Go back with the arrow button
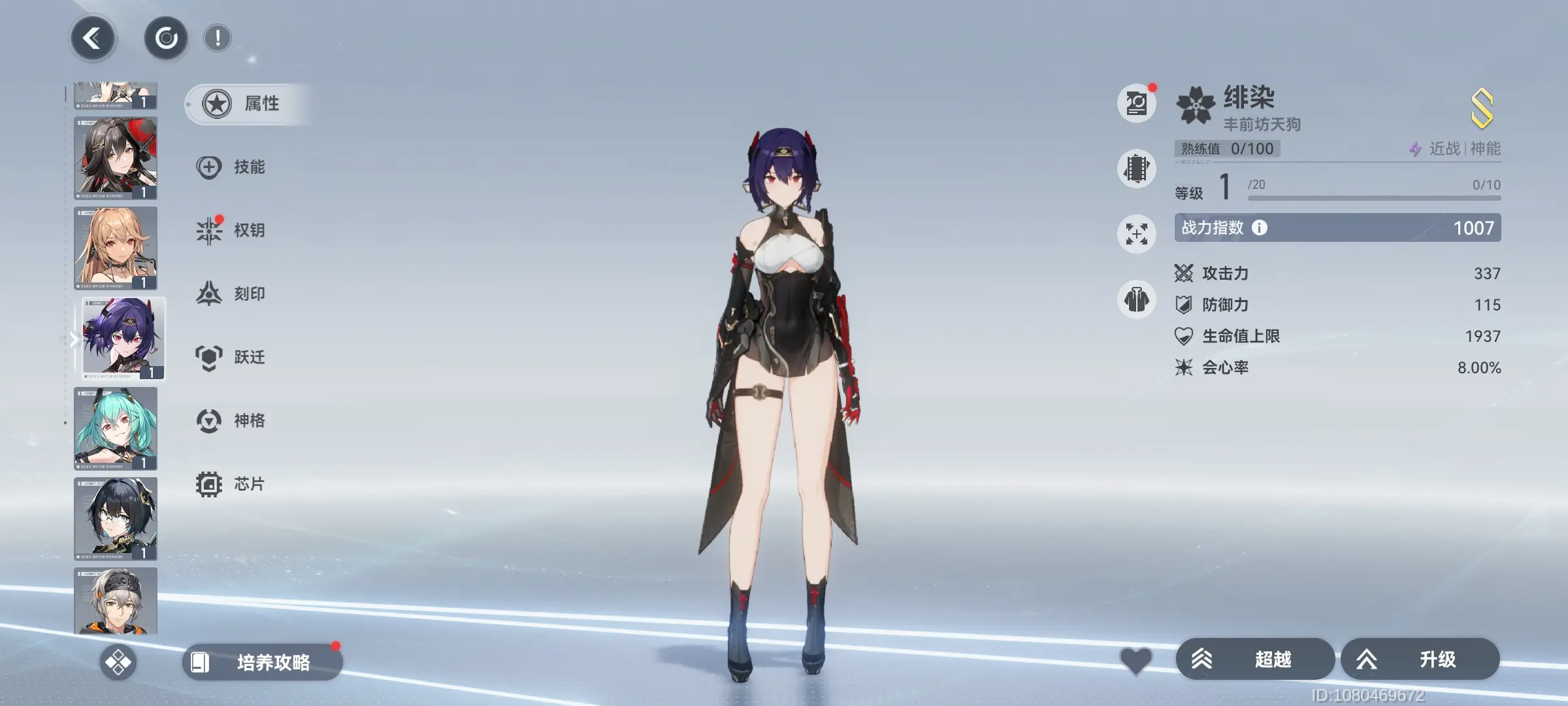1568x706 pixels. click(x=93, y=39)
